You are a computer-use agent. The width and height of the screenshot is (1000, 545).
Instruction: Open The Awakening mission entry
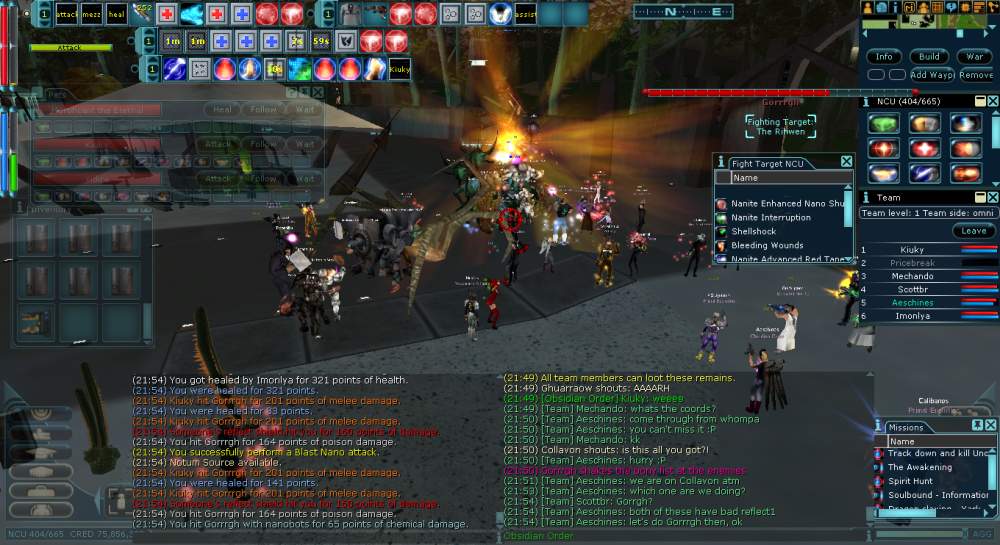(920, 467)
